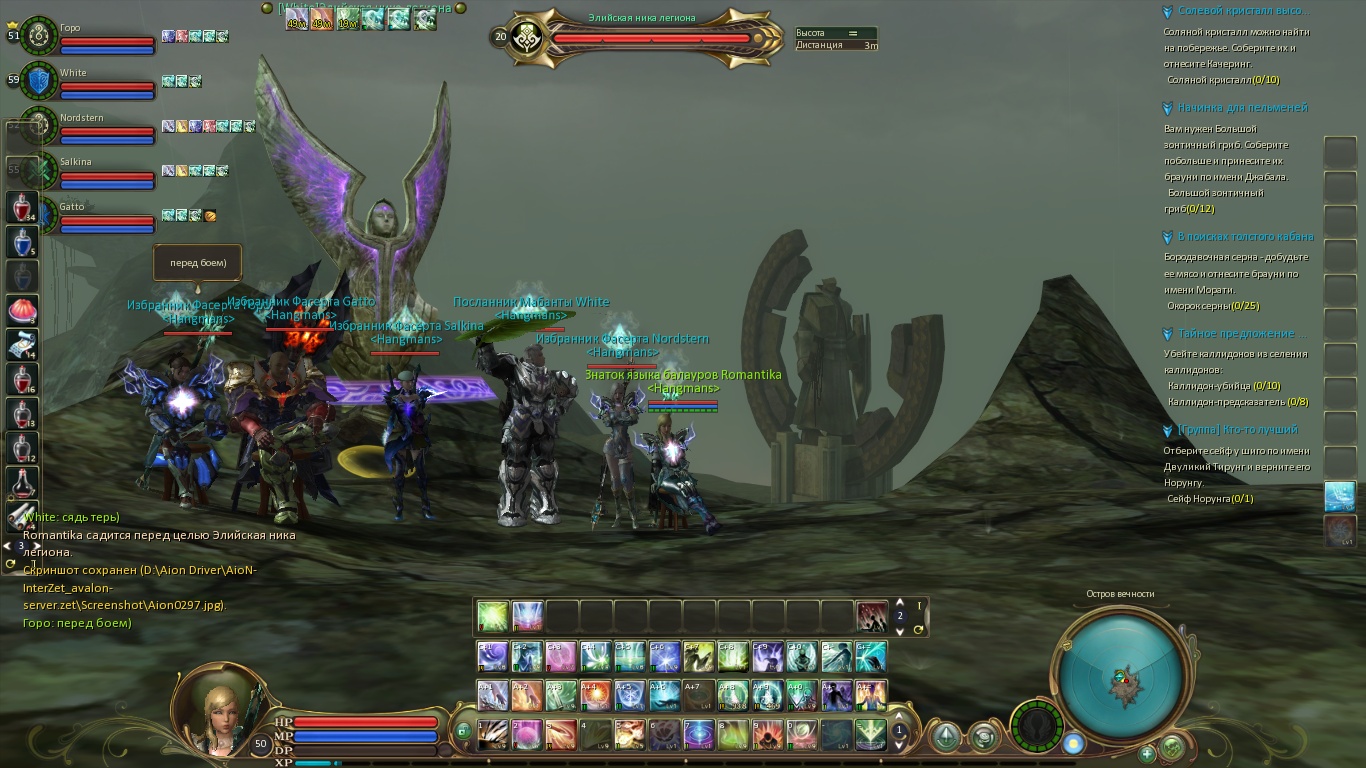The image size is (1366, 768).
Task: Activate skill in main hotbar slot 1
Action: 493,735
